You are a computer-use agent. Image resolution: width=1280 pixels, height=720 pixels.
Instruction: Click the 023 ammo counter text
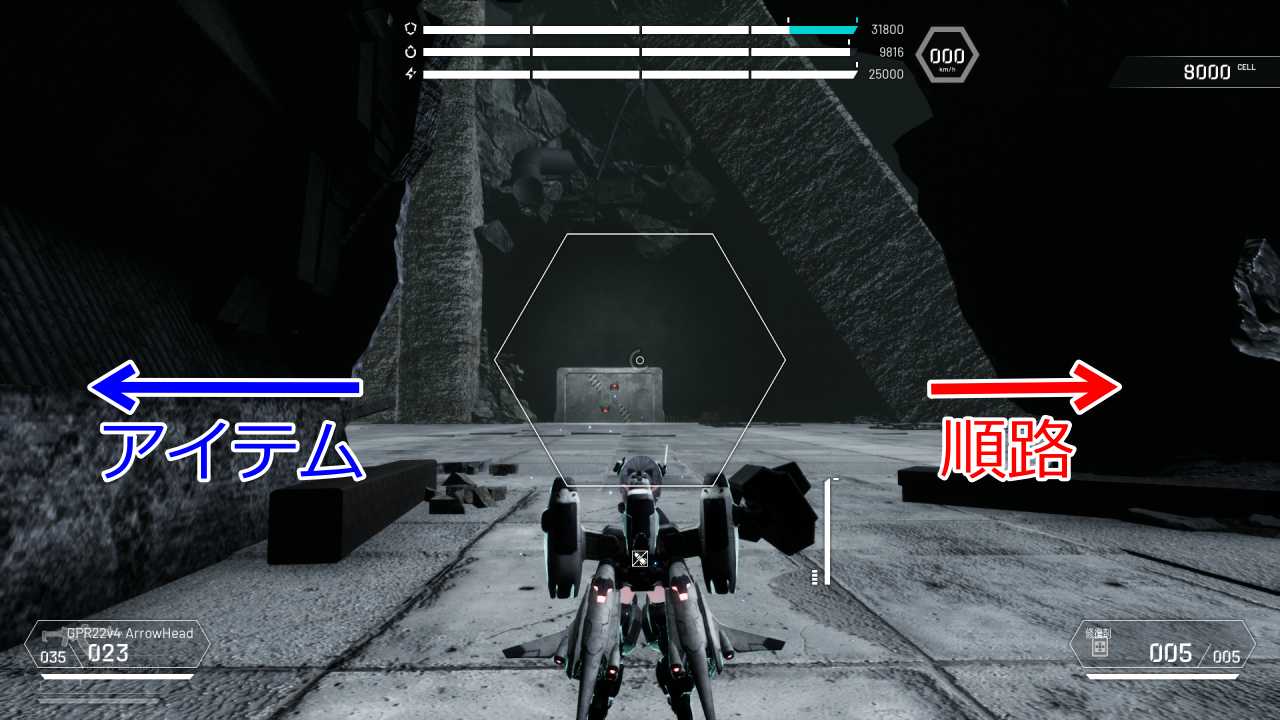coord(110,653)
